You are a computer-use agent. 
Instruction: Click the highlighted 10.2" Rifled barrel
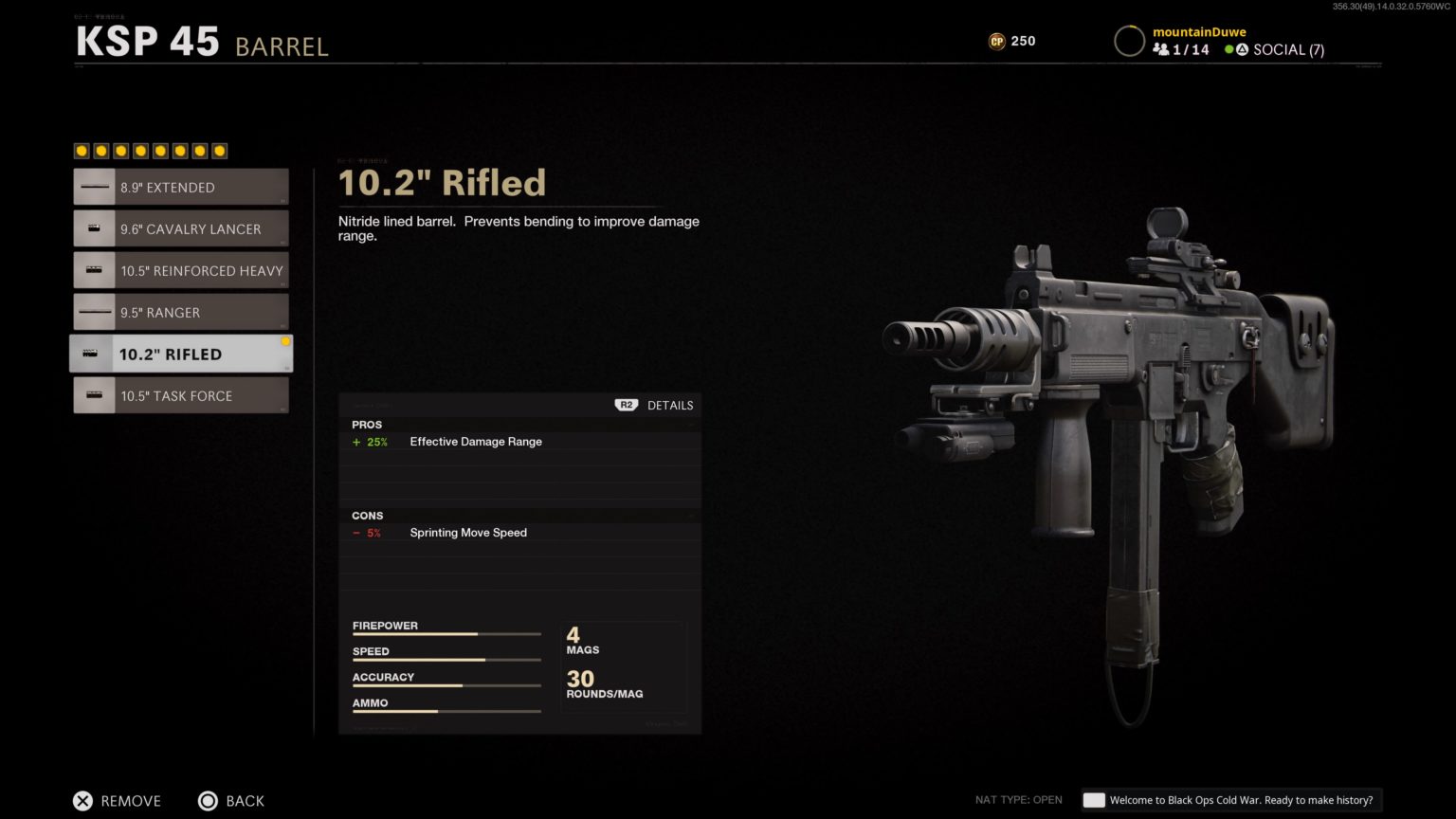pyautogui.click(x=181, y=355)
